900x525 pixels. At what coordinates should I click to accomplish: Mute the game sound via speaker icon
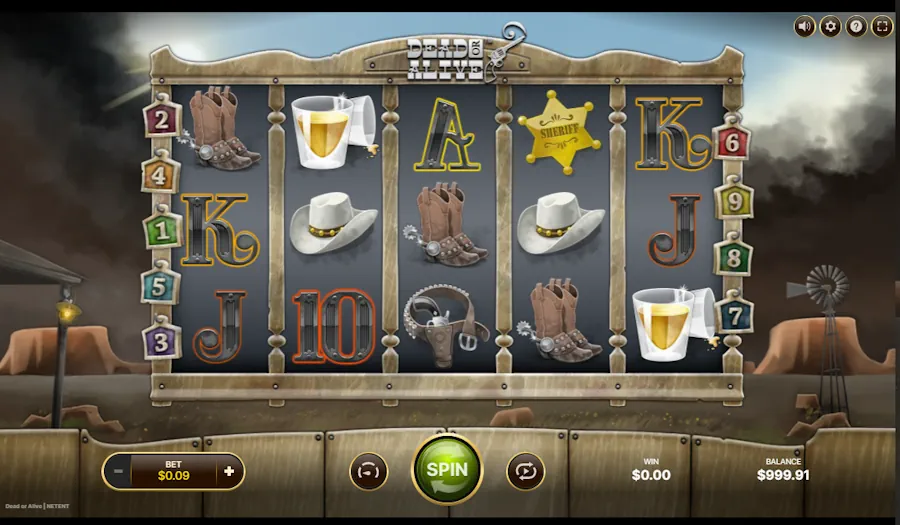tap(805, 27)
